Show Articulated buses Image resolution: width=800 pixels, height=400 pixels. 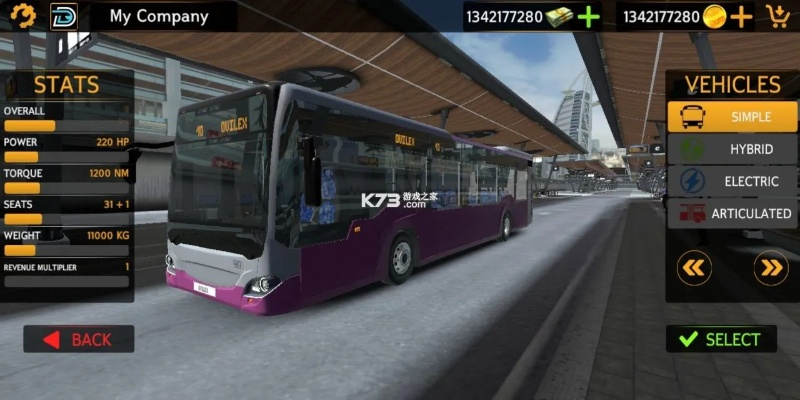coord(732,213)
